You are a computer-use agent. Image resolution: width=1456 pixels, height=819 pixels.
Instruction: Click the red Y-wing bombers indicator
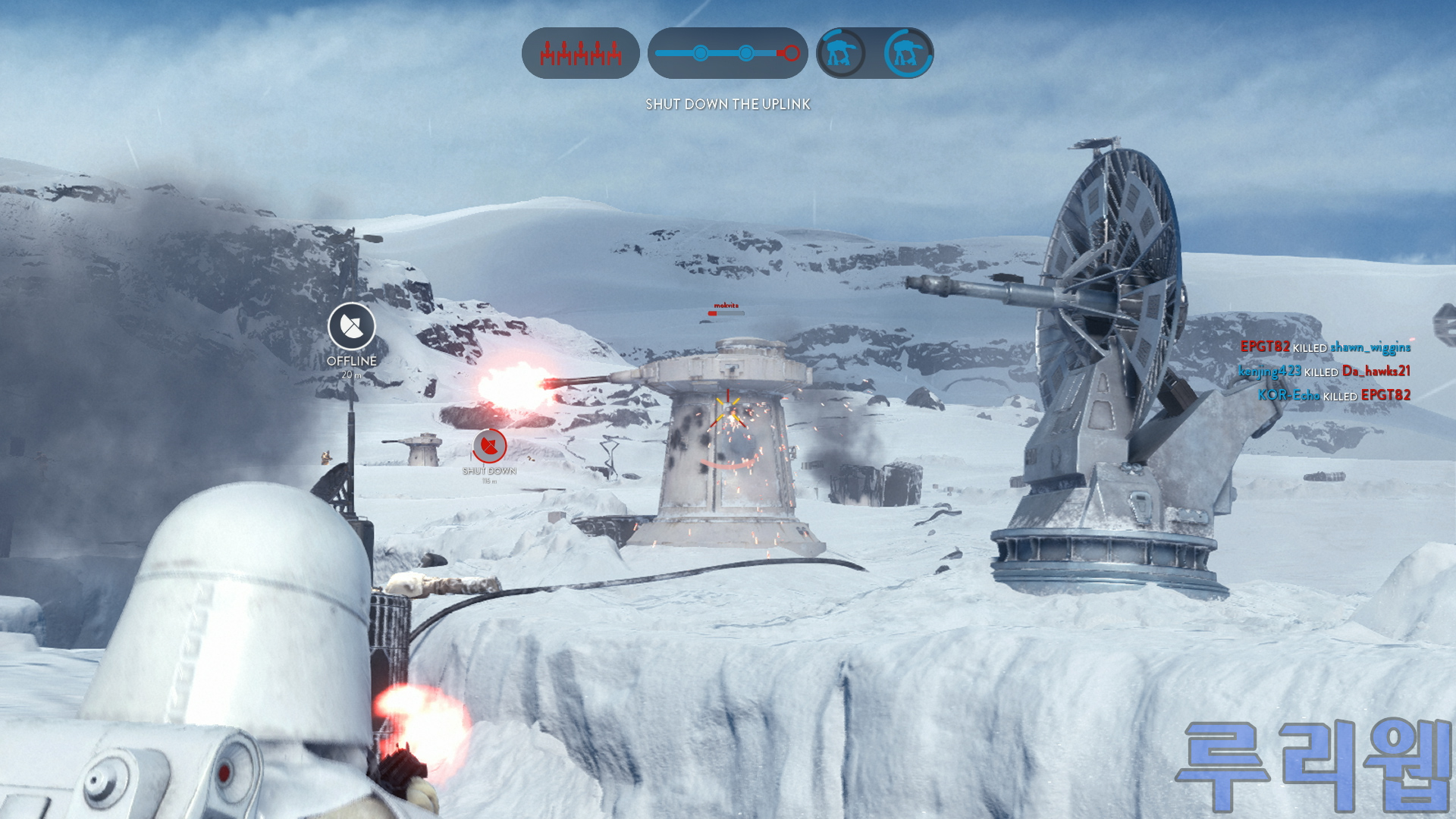(581, 53)
